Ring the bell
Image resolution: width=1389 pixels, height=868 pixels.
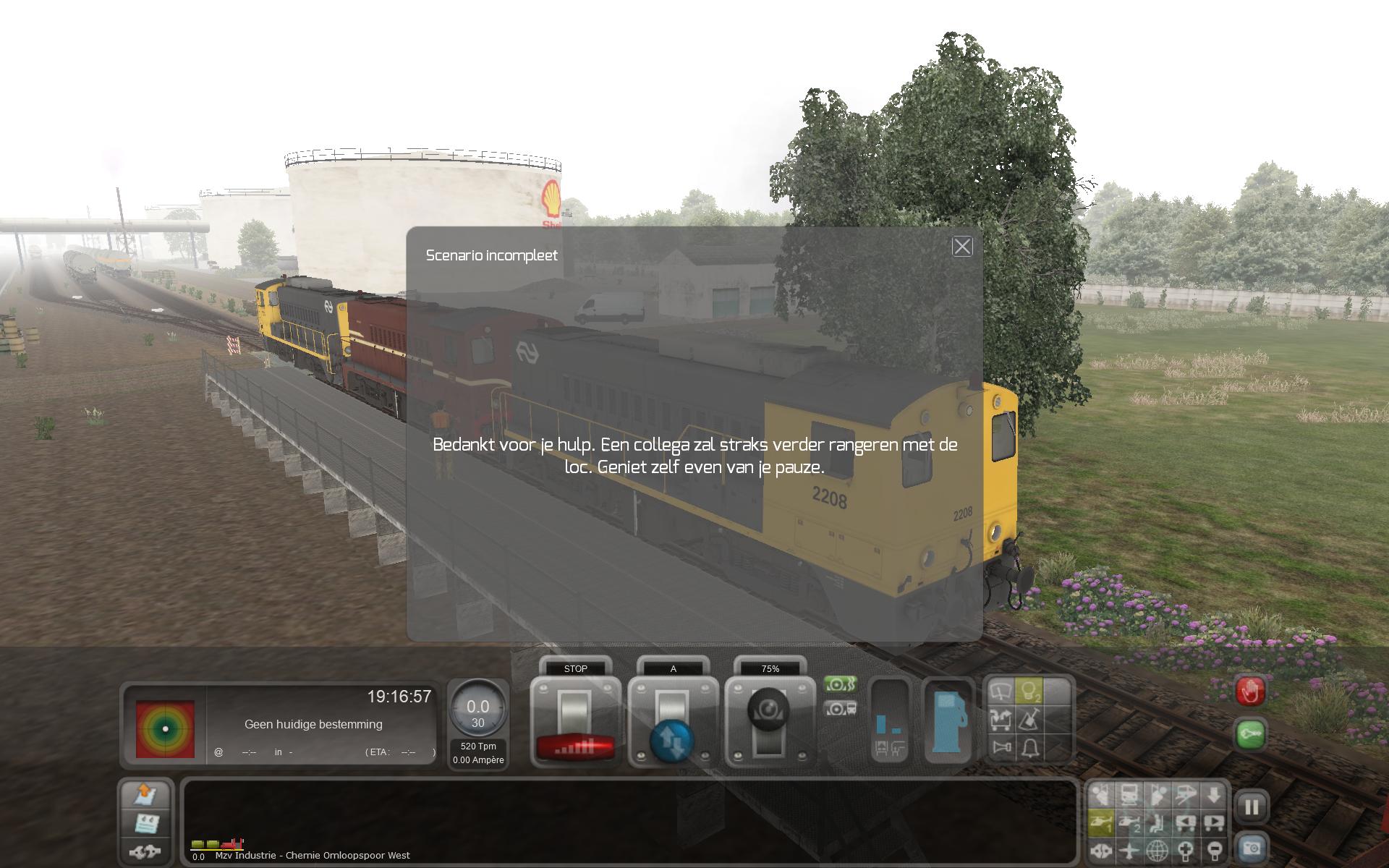1029,747
